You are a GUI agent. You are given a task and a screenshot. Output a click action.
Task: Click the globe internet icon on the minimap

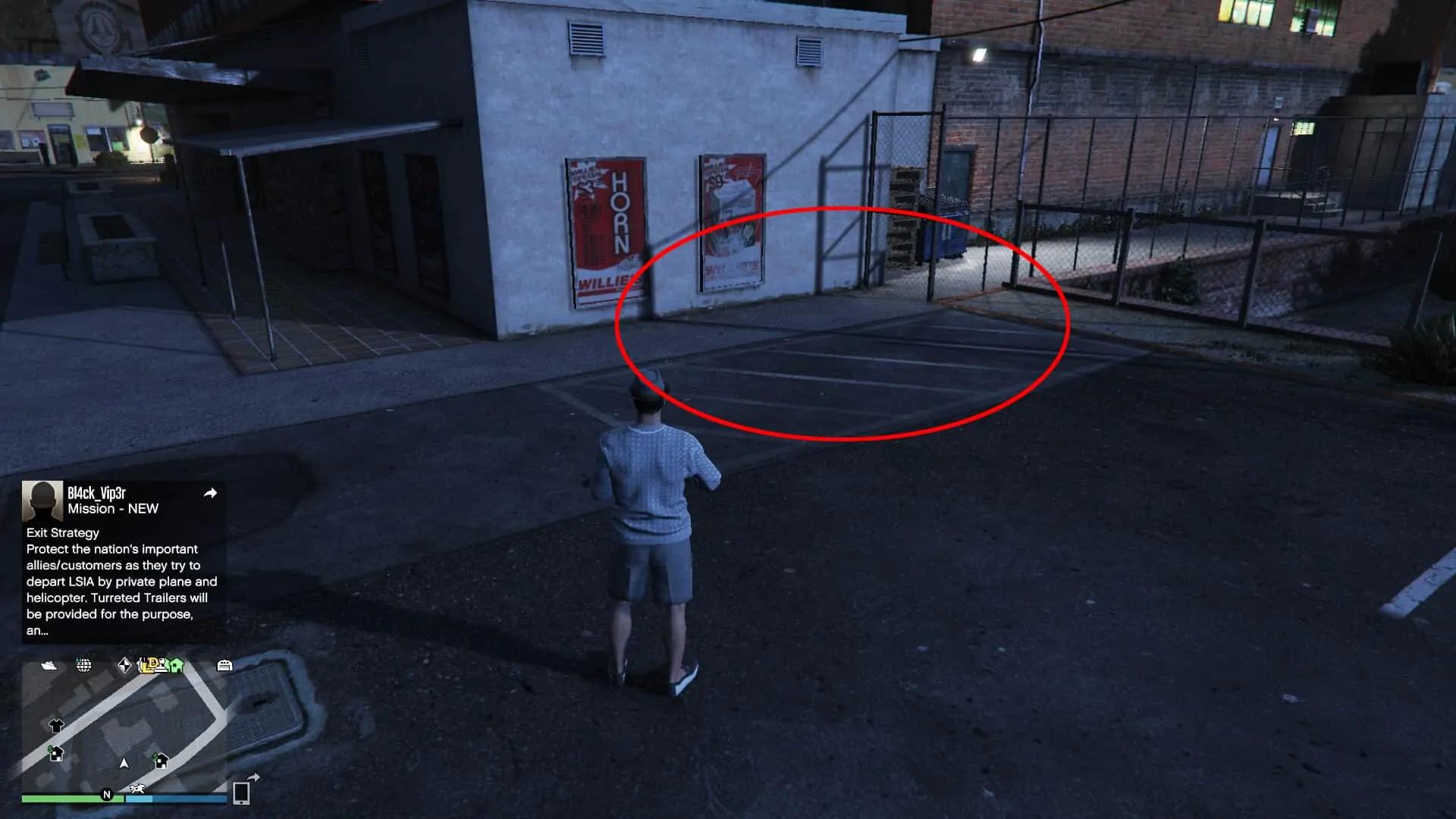pos(83,666)
